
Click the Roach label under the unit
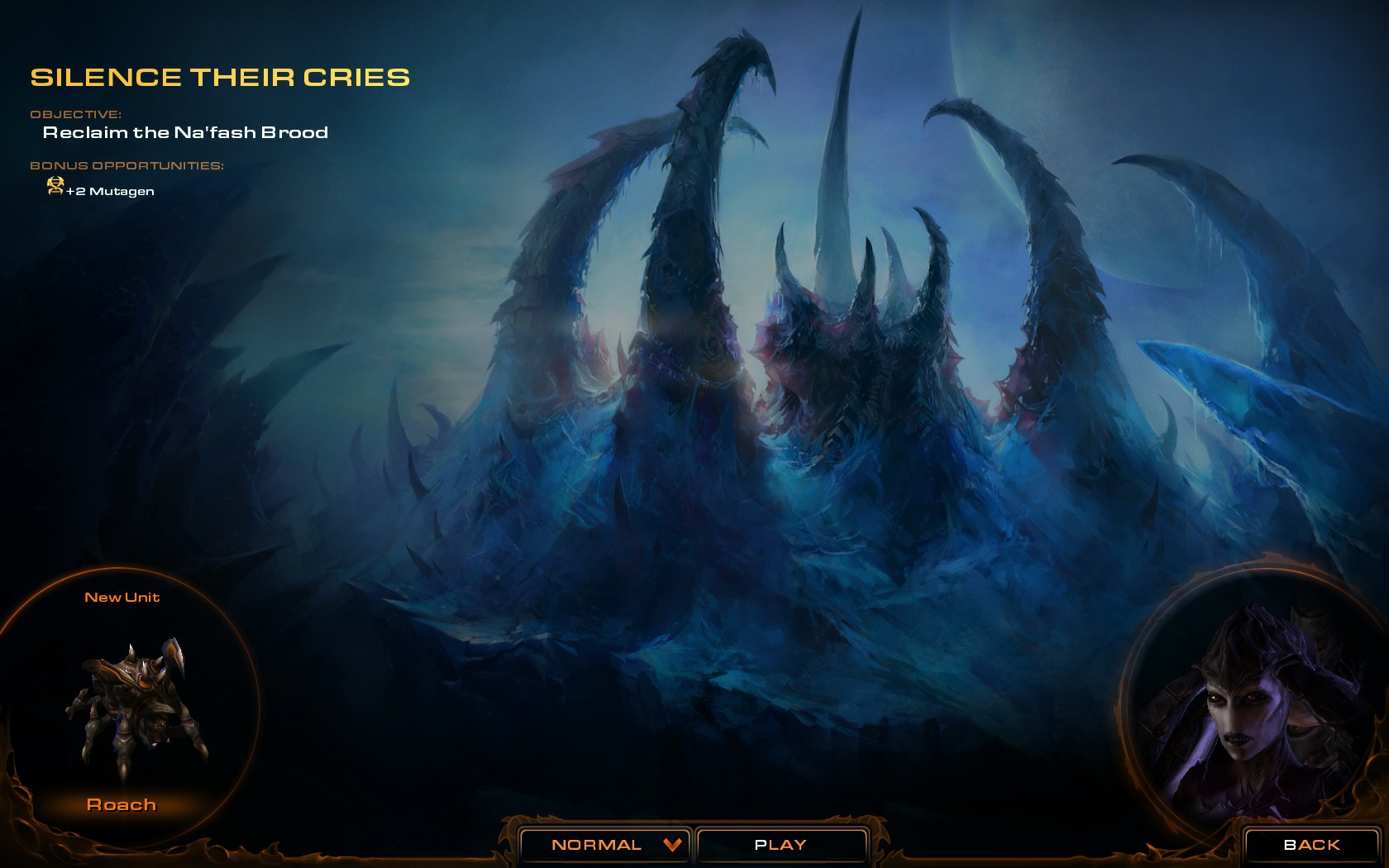[121, 804]
